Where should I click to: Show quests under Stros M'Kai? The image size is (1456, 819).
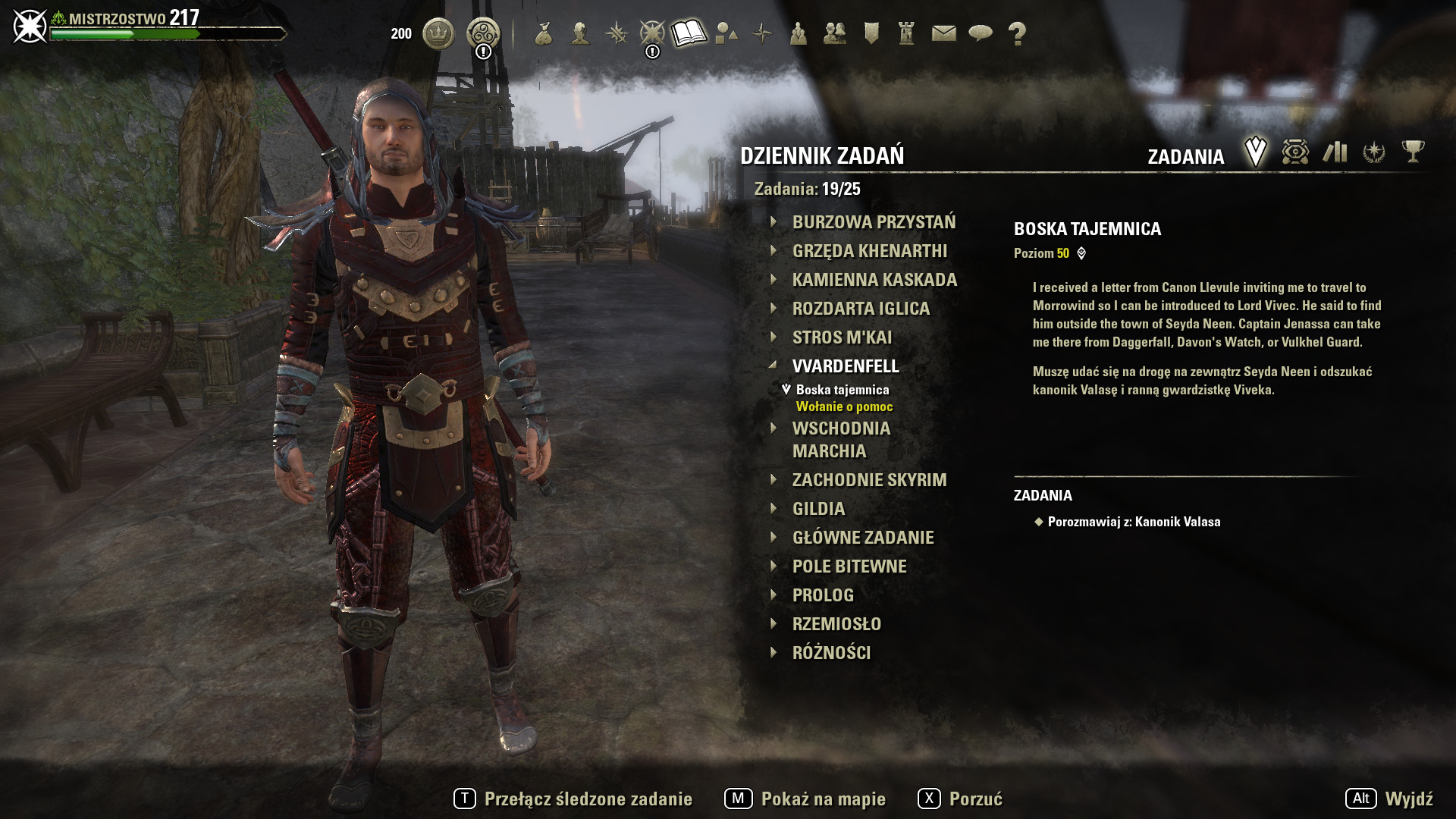(x=842, y=337)
